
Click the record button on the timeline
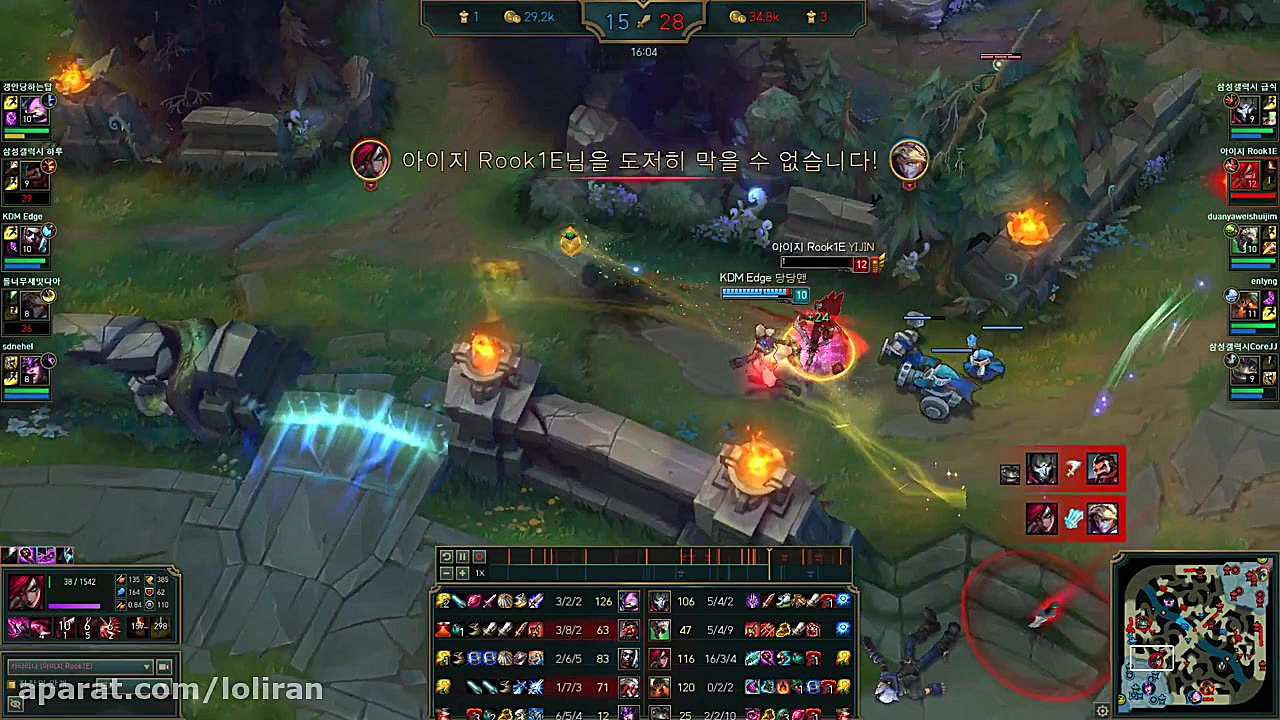pos(477,556)
